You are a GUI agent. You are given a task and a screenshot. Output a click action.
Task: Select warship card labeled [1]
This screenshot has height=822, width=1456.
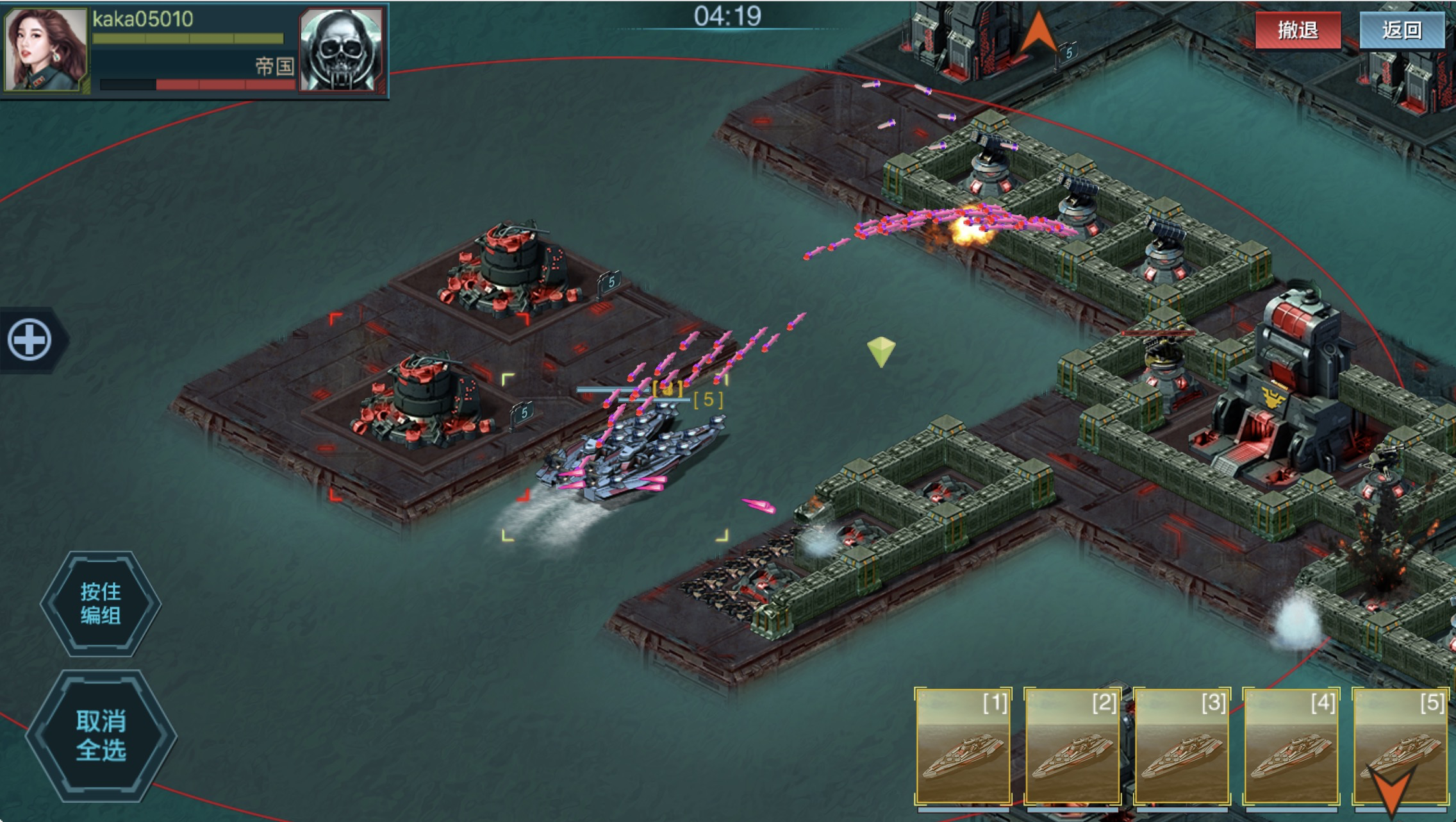pyautogui.click(x=963, y=746)
